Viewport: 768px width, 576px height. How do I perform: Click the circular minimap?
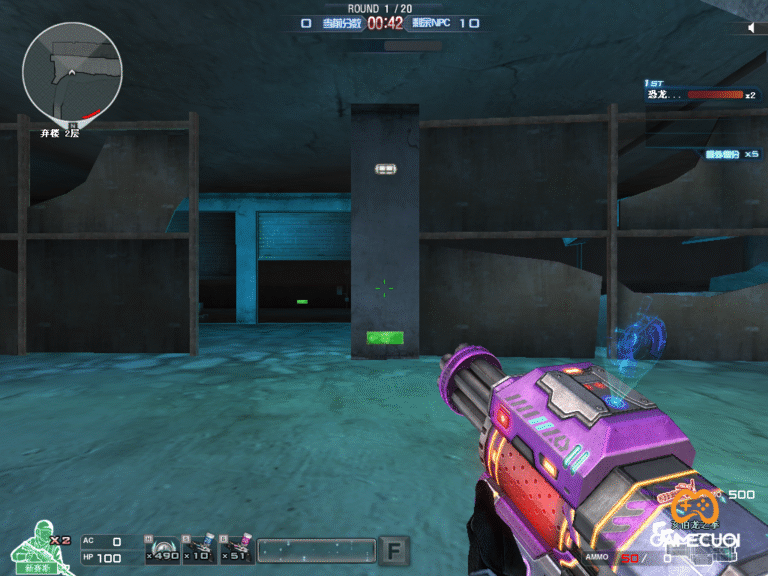tap(72, 71)
